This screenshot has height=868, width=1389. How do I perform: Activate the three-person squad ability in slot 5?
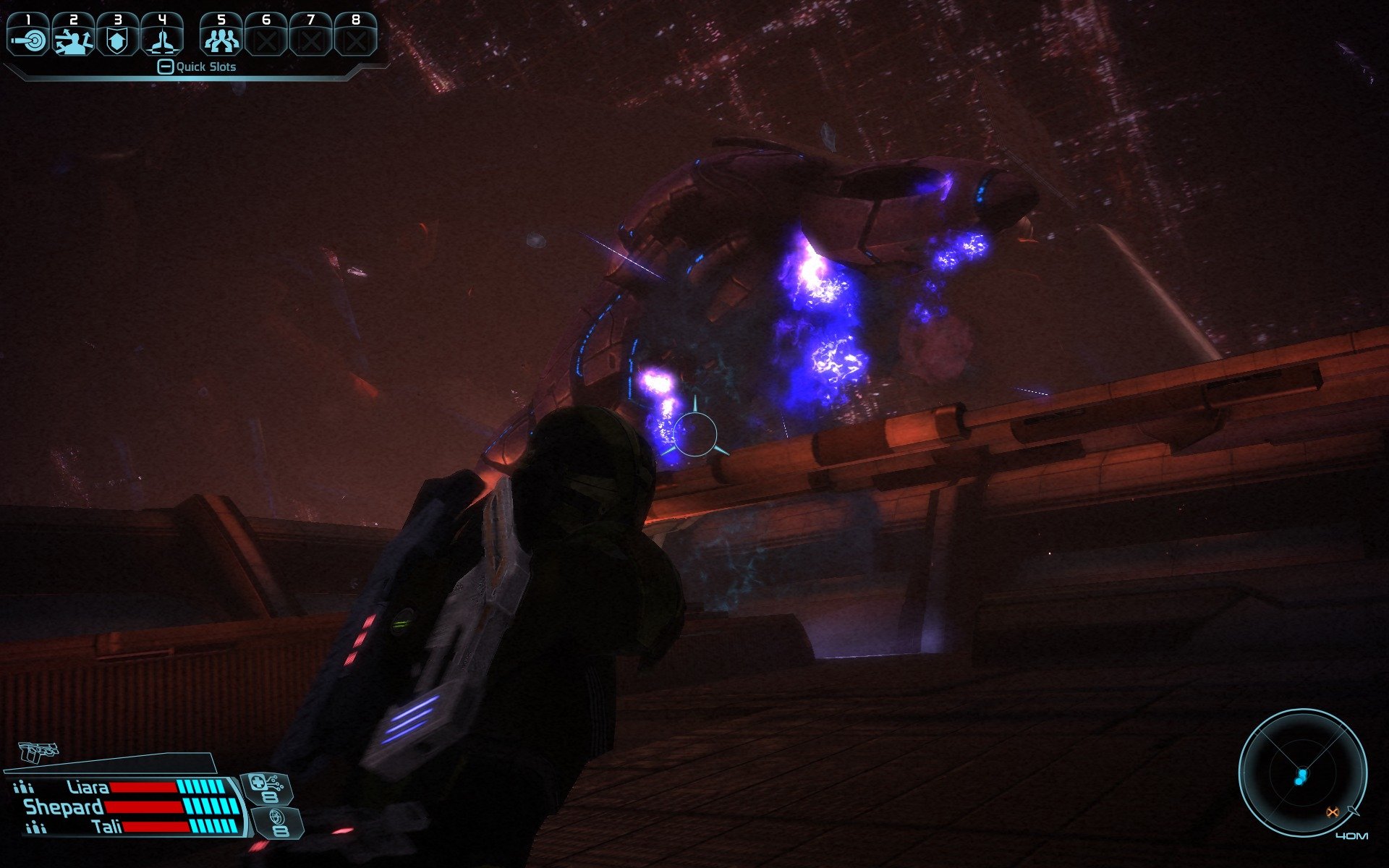tap(221, 36)
